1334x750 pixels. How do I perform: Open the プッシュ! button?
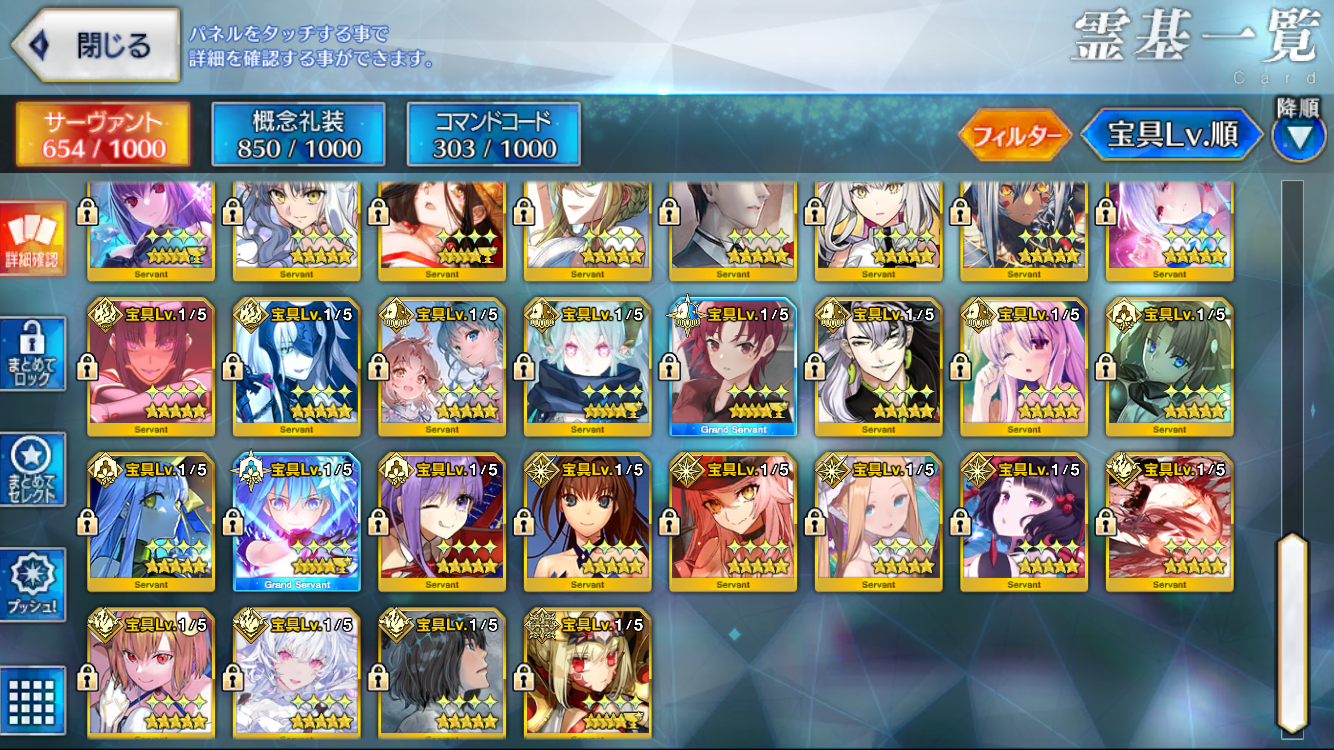click(32, 584)
